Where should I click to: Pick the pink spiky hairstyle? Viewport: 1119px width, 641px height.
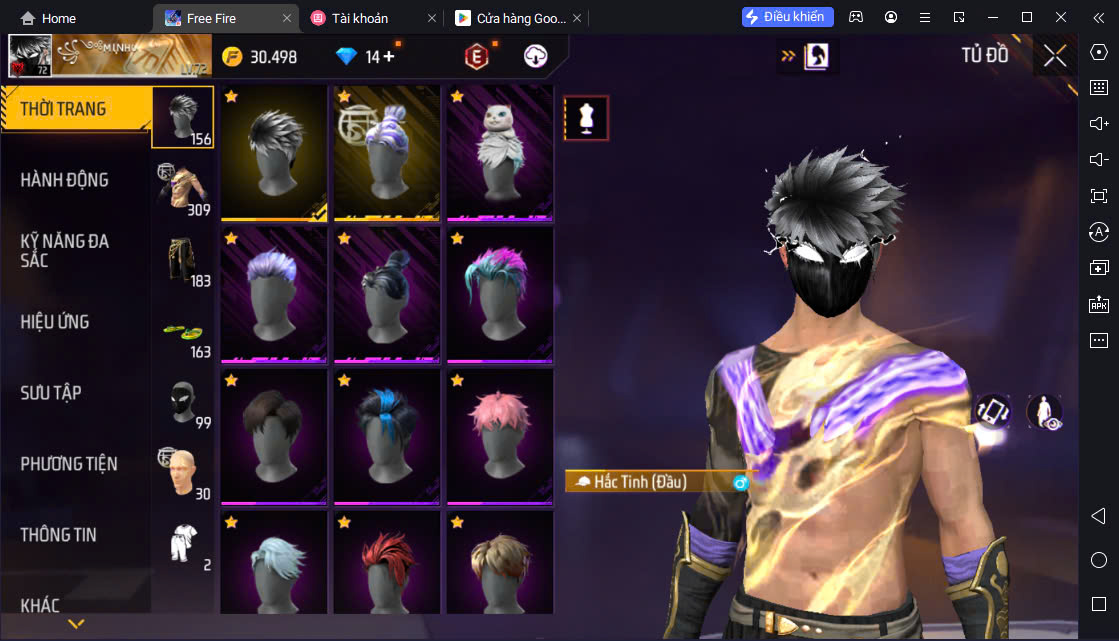(499, 437)
